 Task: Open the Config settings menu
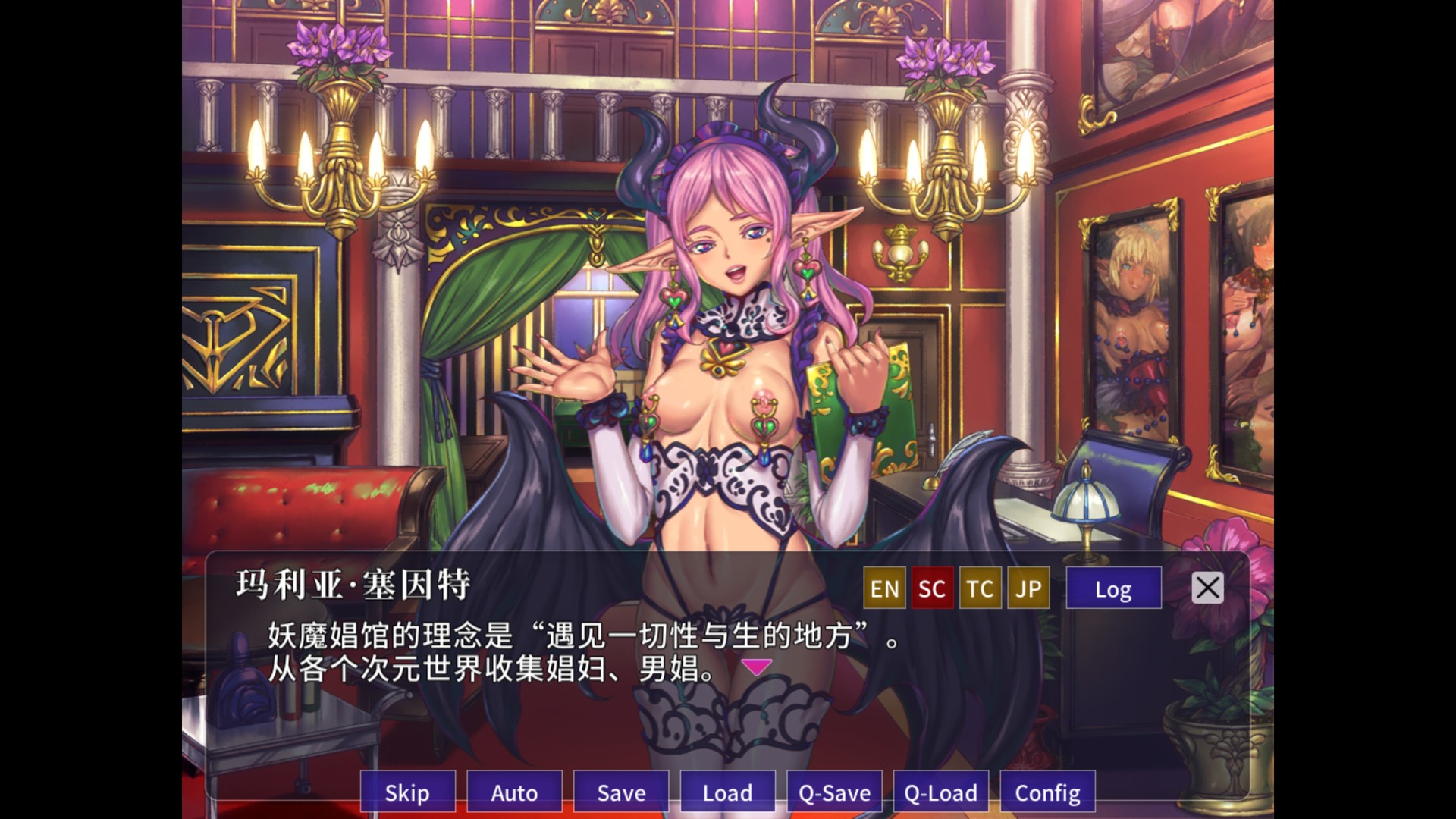point(1047,792)
